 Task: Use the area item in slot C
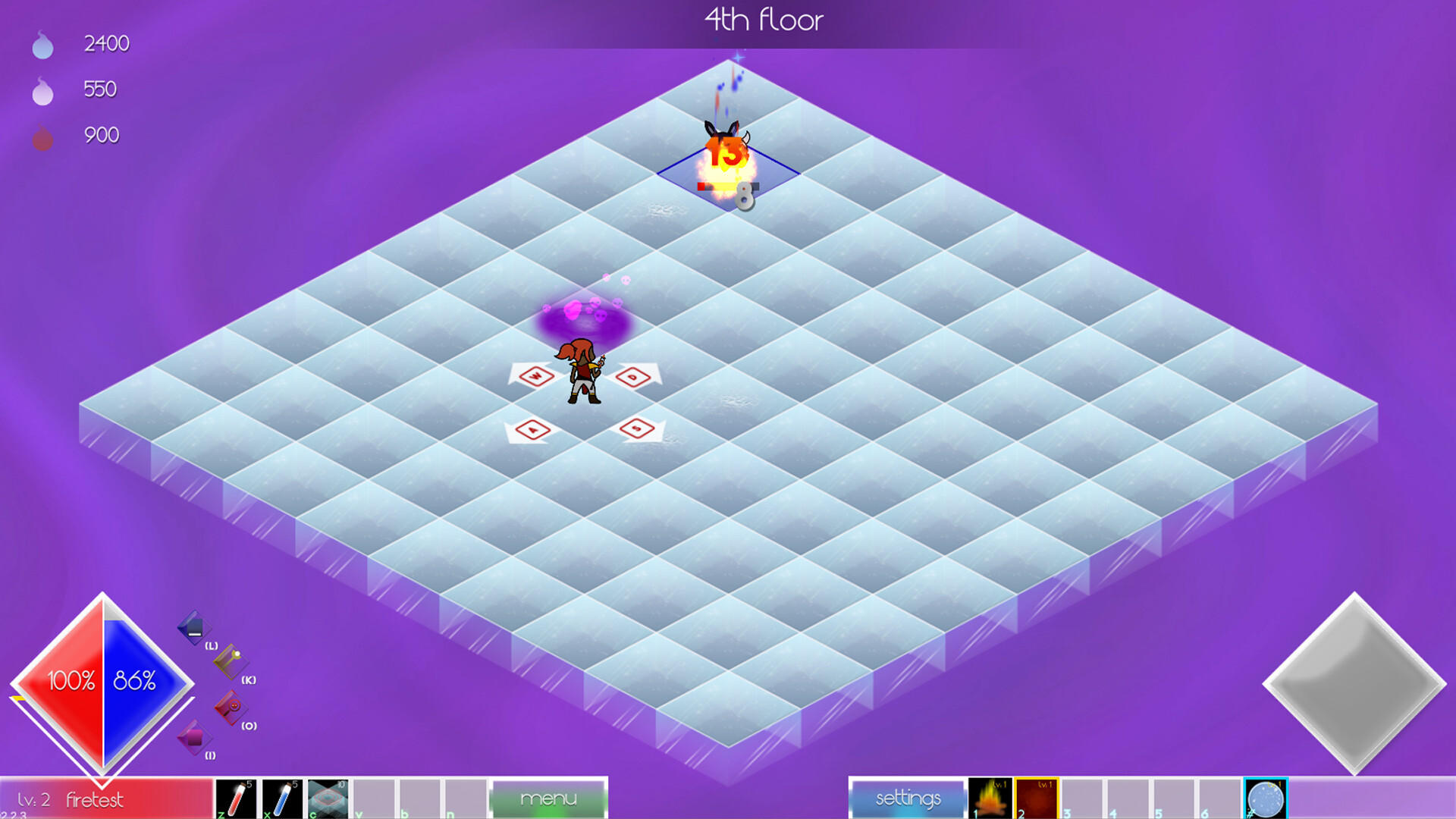328,799
